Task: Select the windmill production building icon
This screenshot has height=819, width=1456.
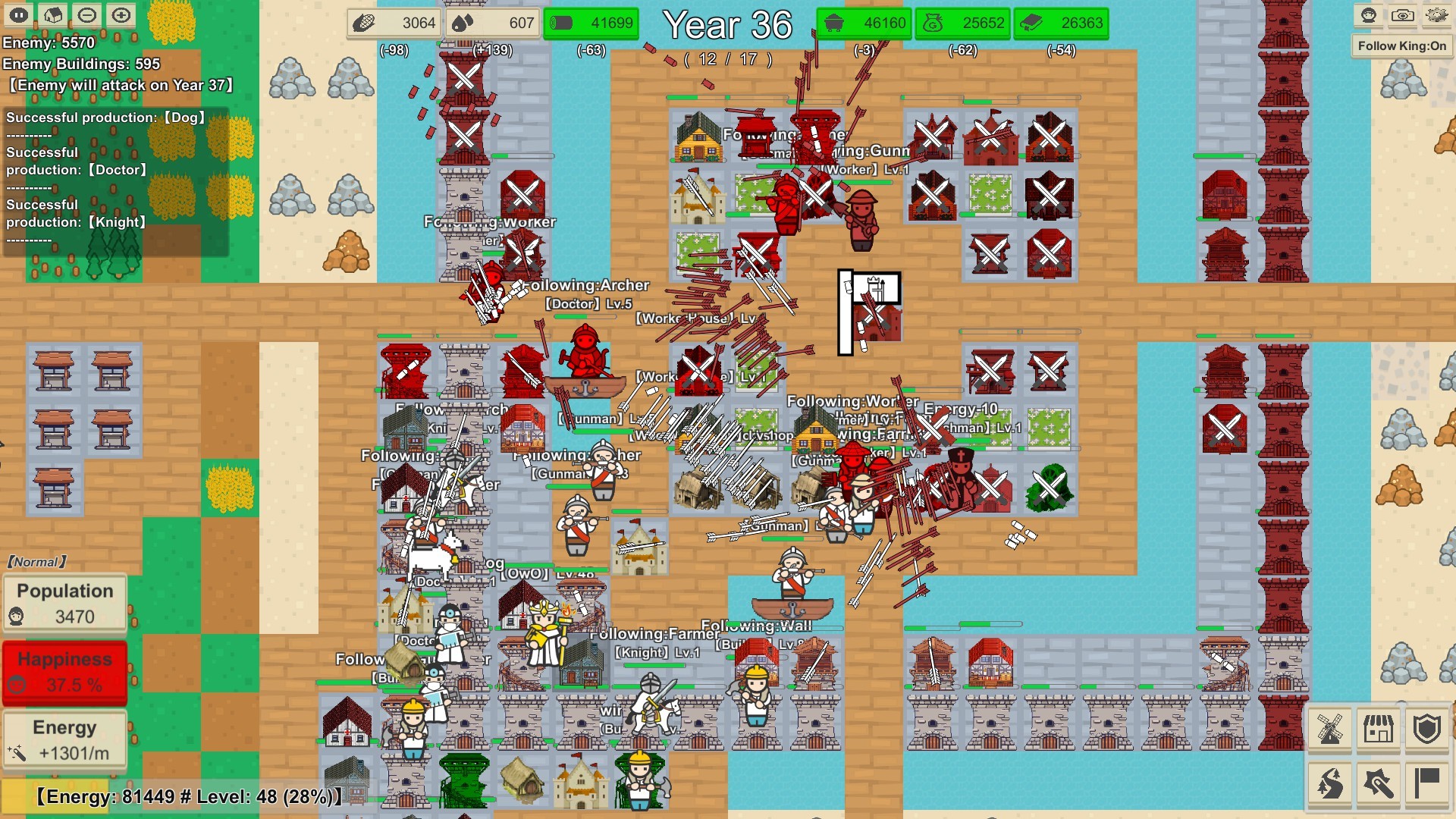Action: [x=1331, y=728]
